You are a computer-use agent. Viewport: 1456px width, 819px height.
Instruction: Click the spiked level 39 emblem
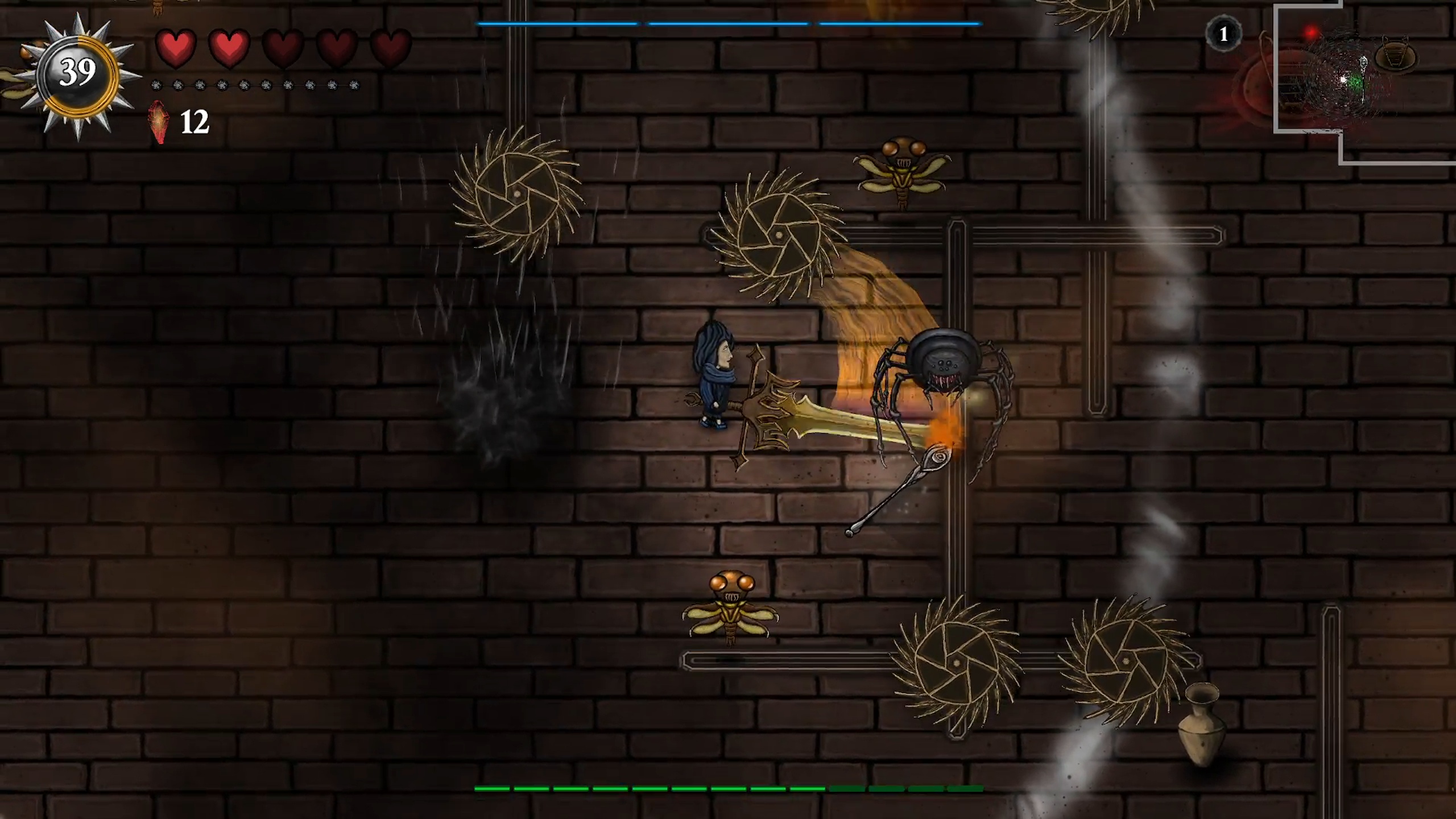[x=78, y=74]
